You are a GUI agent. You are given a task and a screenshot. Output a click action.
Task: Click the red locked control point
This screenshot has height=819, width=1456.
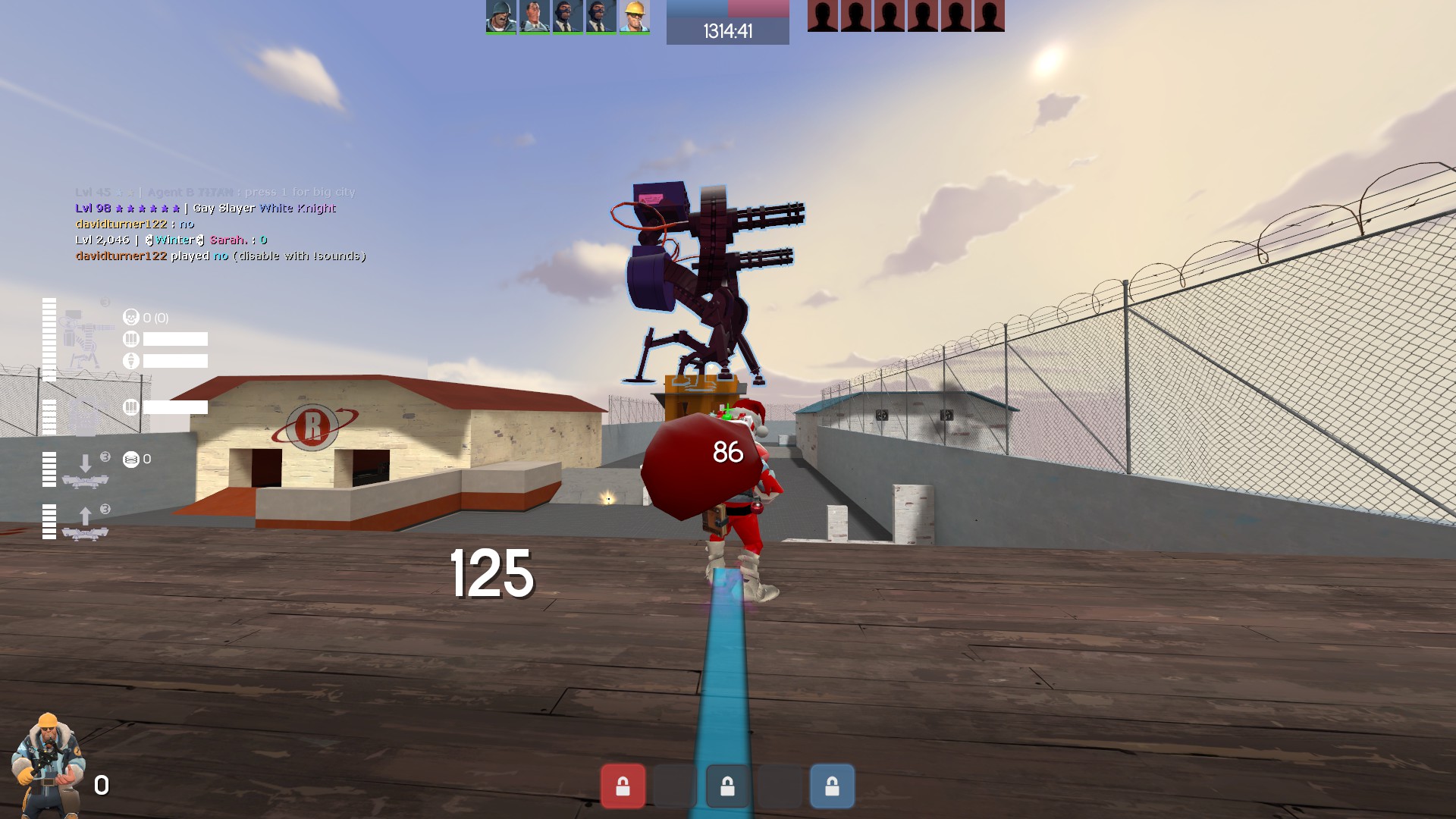[x=623, y=786]
